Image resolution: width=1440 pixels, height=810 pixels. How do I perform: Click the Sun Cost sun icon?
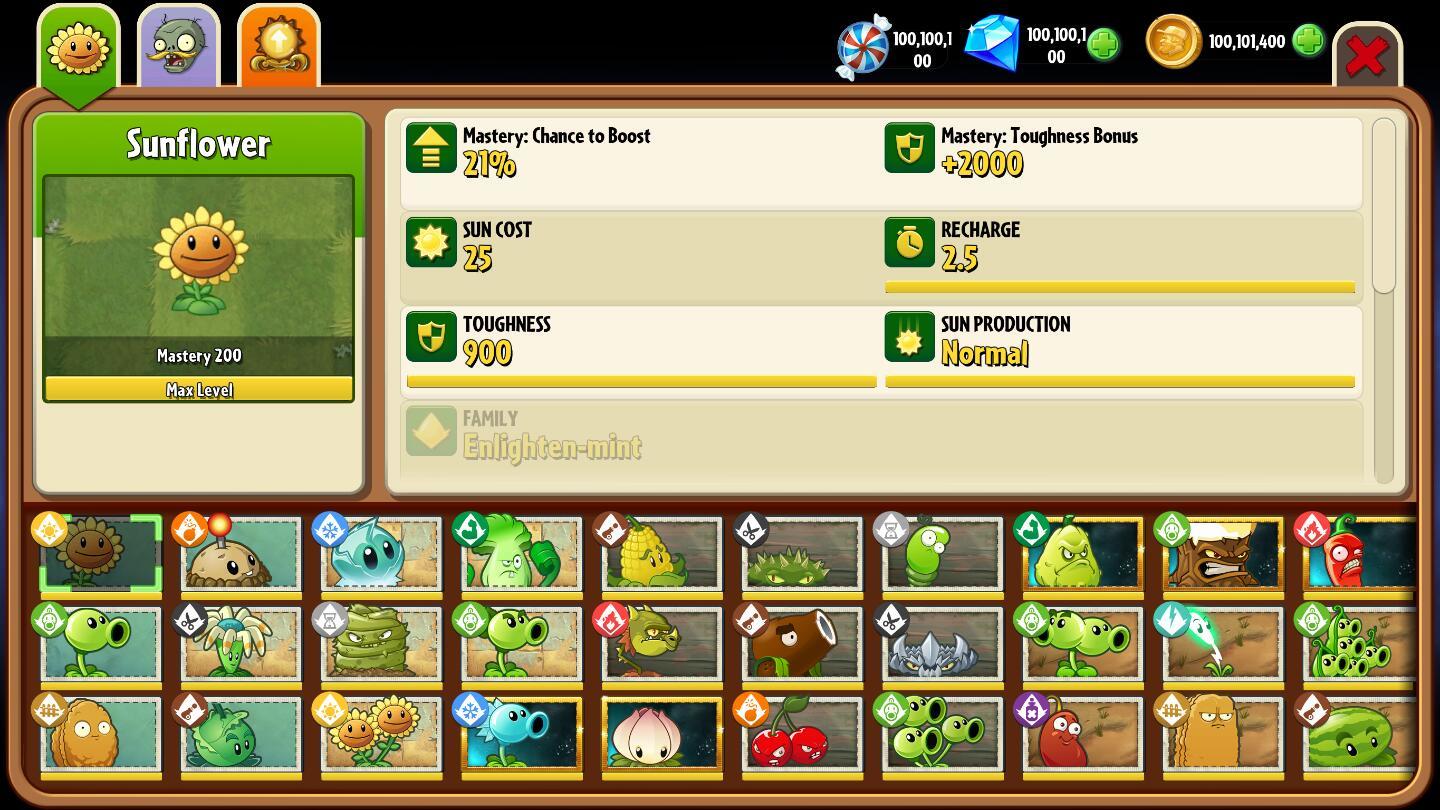click(x=431, y=242)
